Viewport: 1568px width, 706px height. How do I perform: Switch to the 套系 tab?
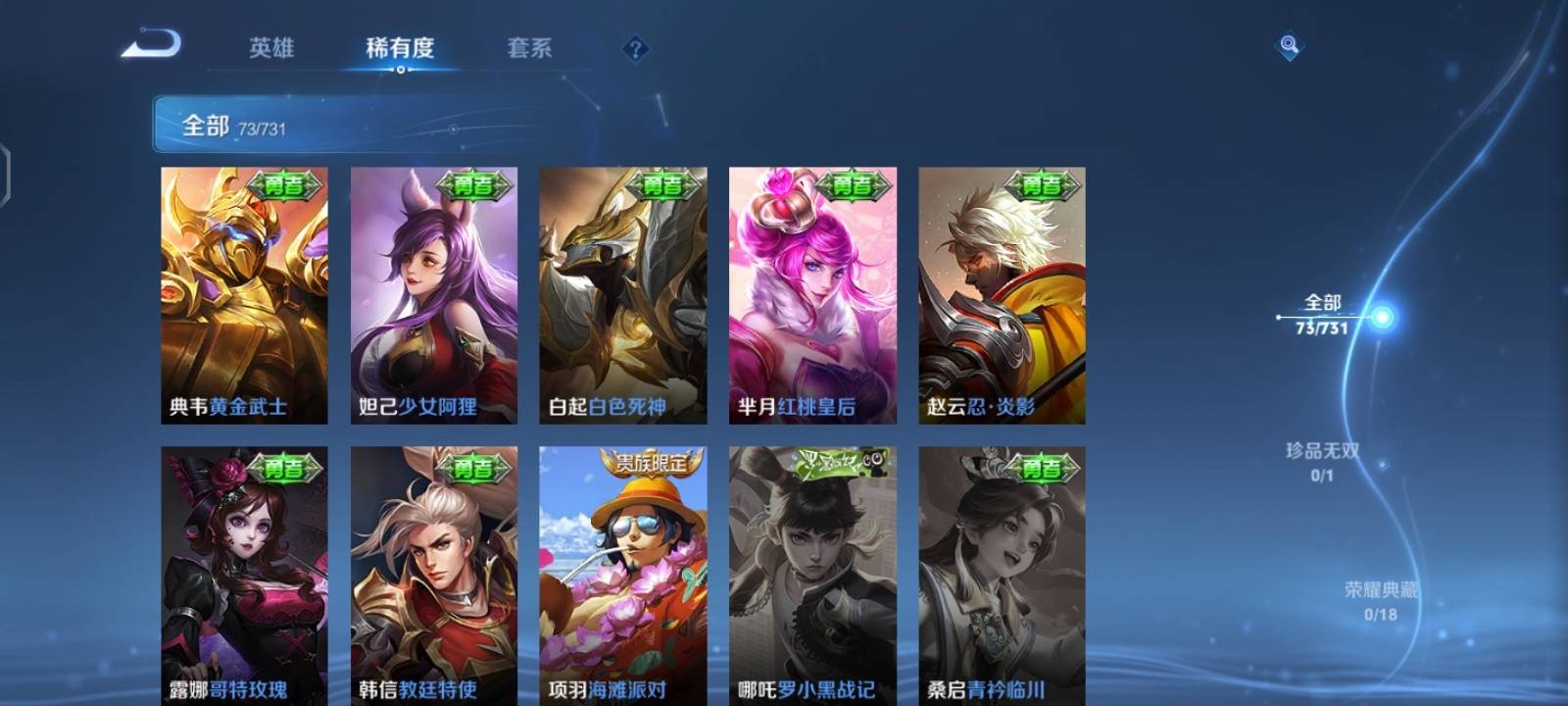530,47
